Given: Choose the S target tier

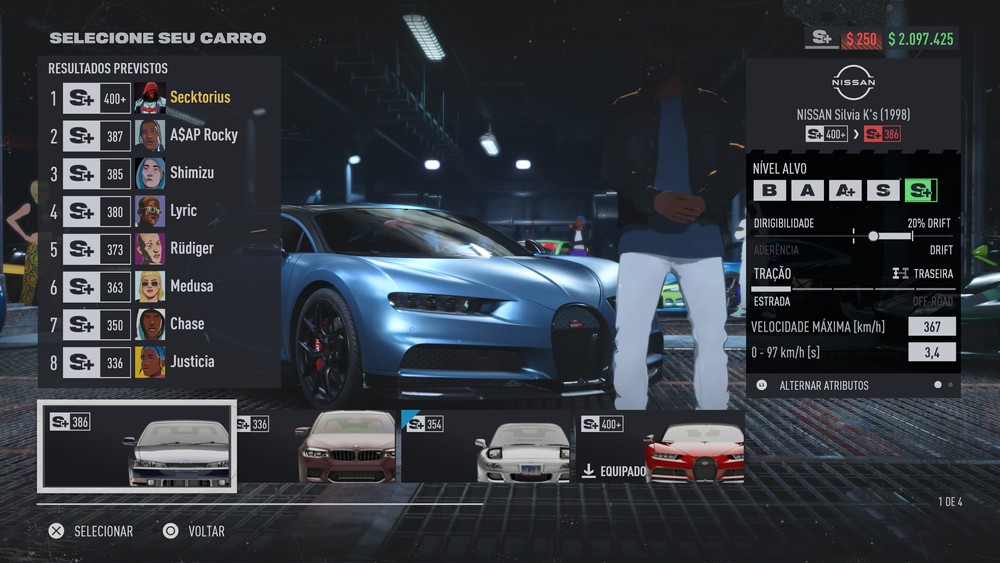Looking at the screenshot, I should 882,190.
